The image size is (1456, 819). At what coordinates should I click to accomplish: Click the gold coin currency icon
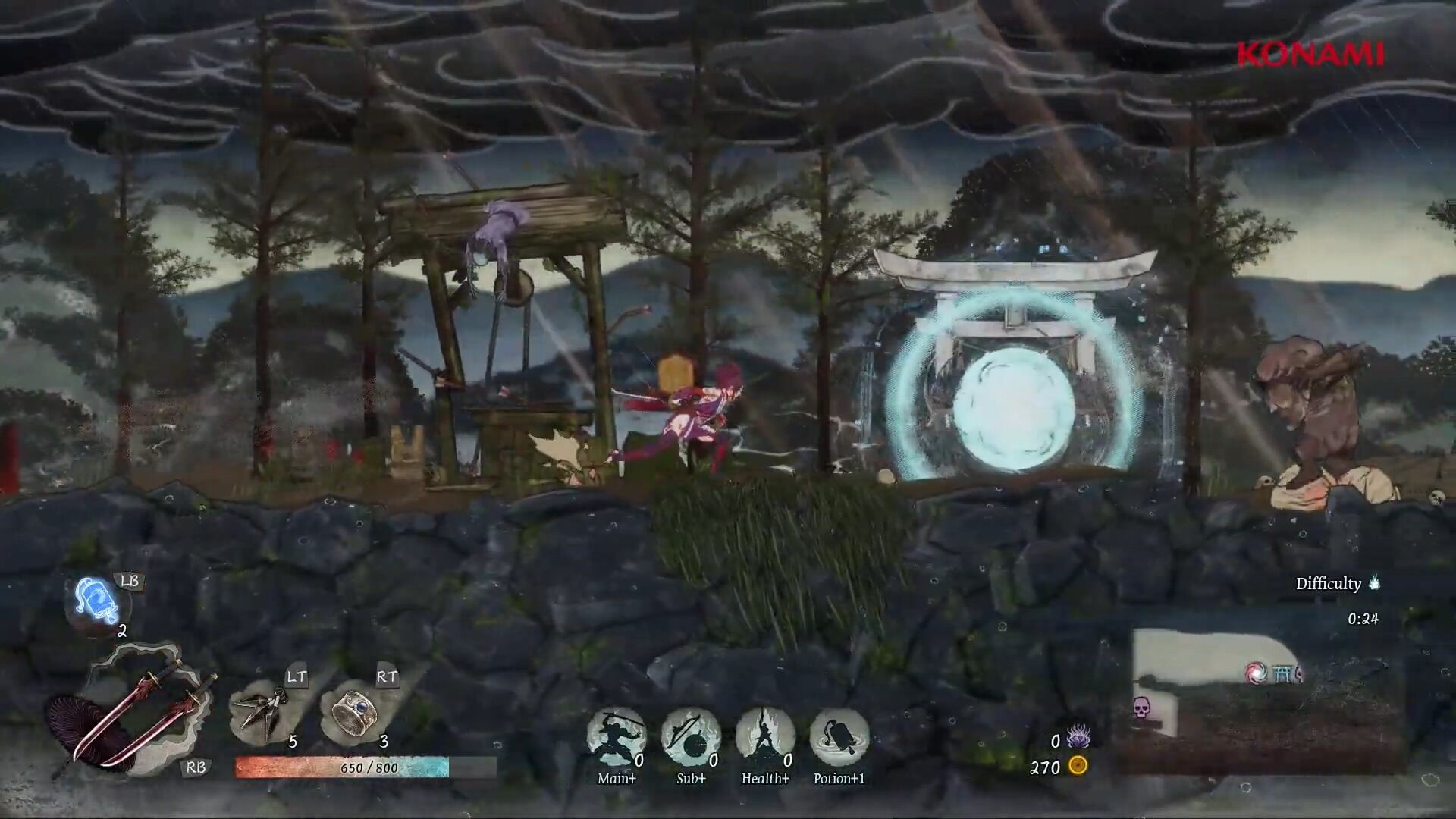[x=1078, y=766]
